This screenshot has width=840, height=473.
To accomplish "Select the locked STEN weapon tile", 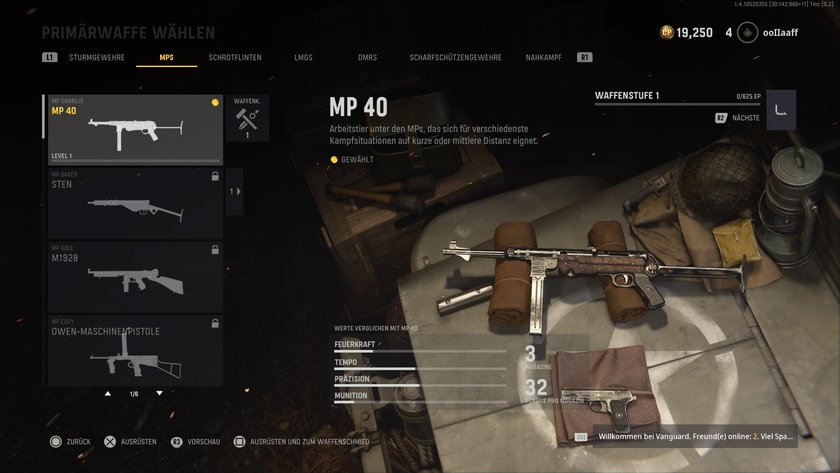I will (x=135, y=203).
